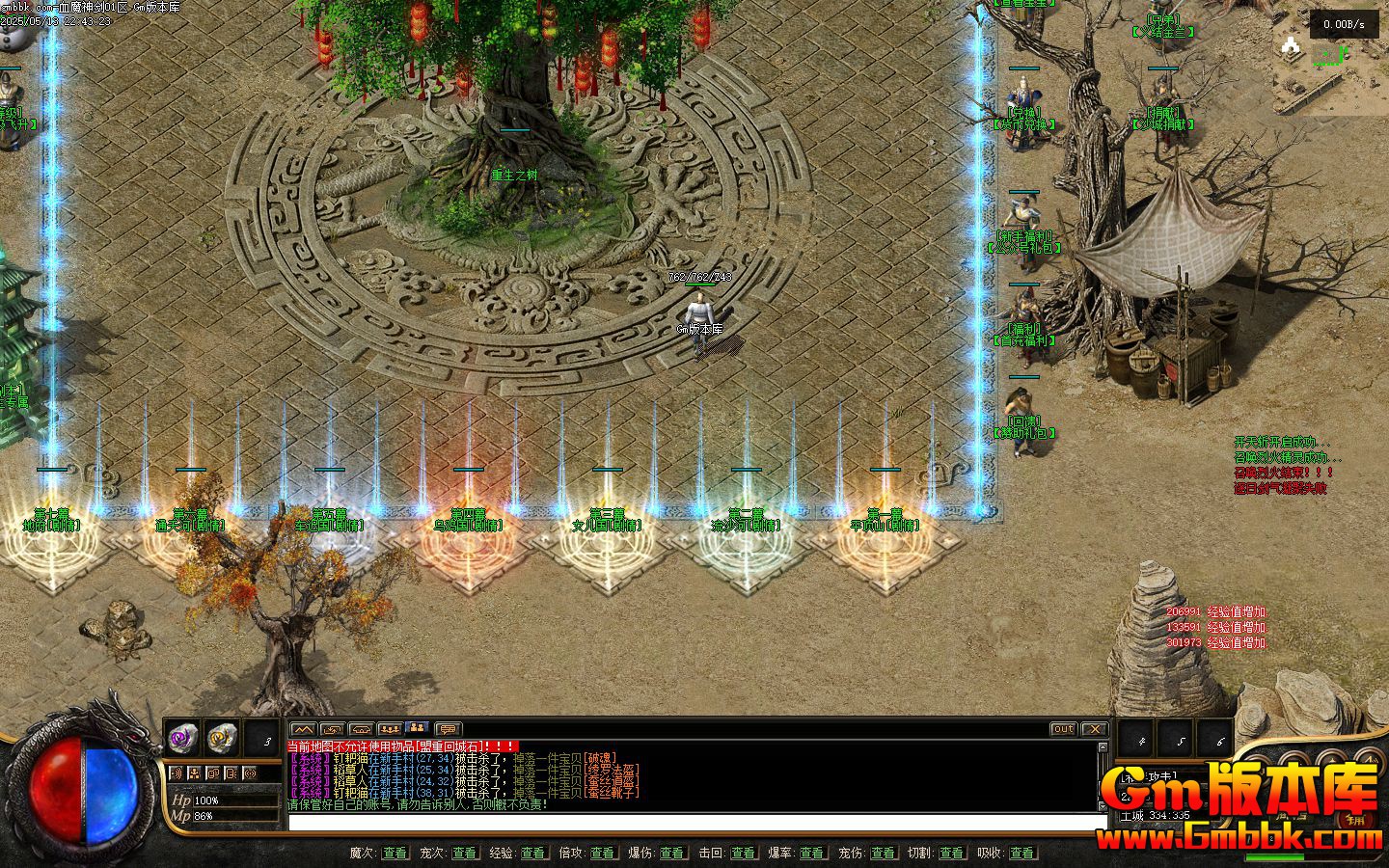This screenshot has height=868, width=1389.
Task: Show 吸收 details with 查看
Action: [x=1021, y=853]
